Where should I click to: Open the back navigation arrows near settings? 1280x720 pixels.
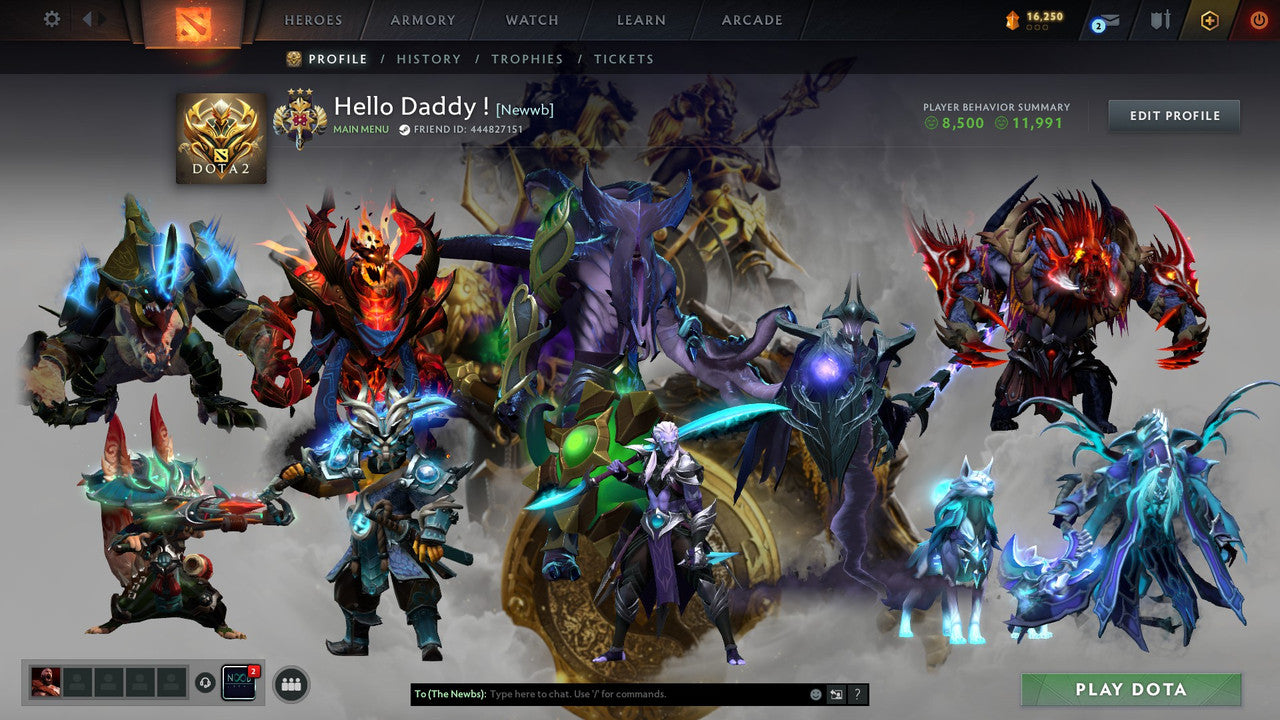click(90, 19)
